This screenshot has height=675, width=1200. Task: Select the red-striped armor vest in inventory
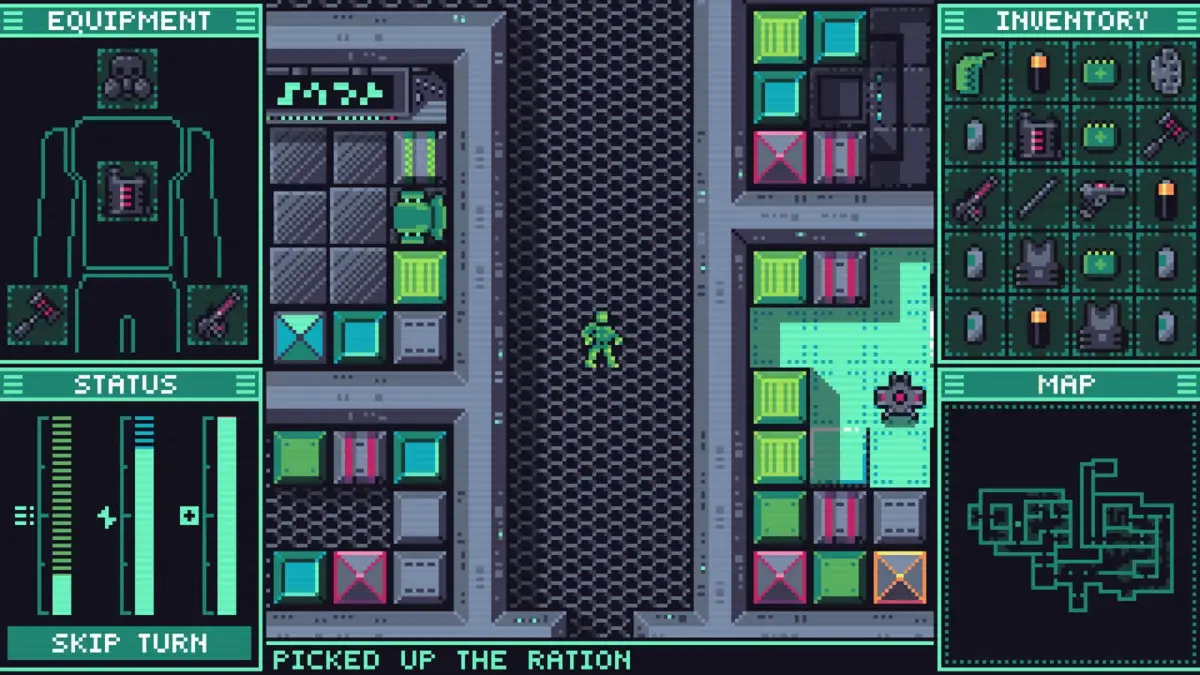(1038, 136)
